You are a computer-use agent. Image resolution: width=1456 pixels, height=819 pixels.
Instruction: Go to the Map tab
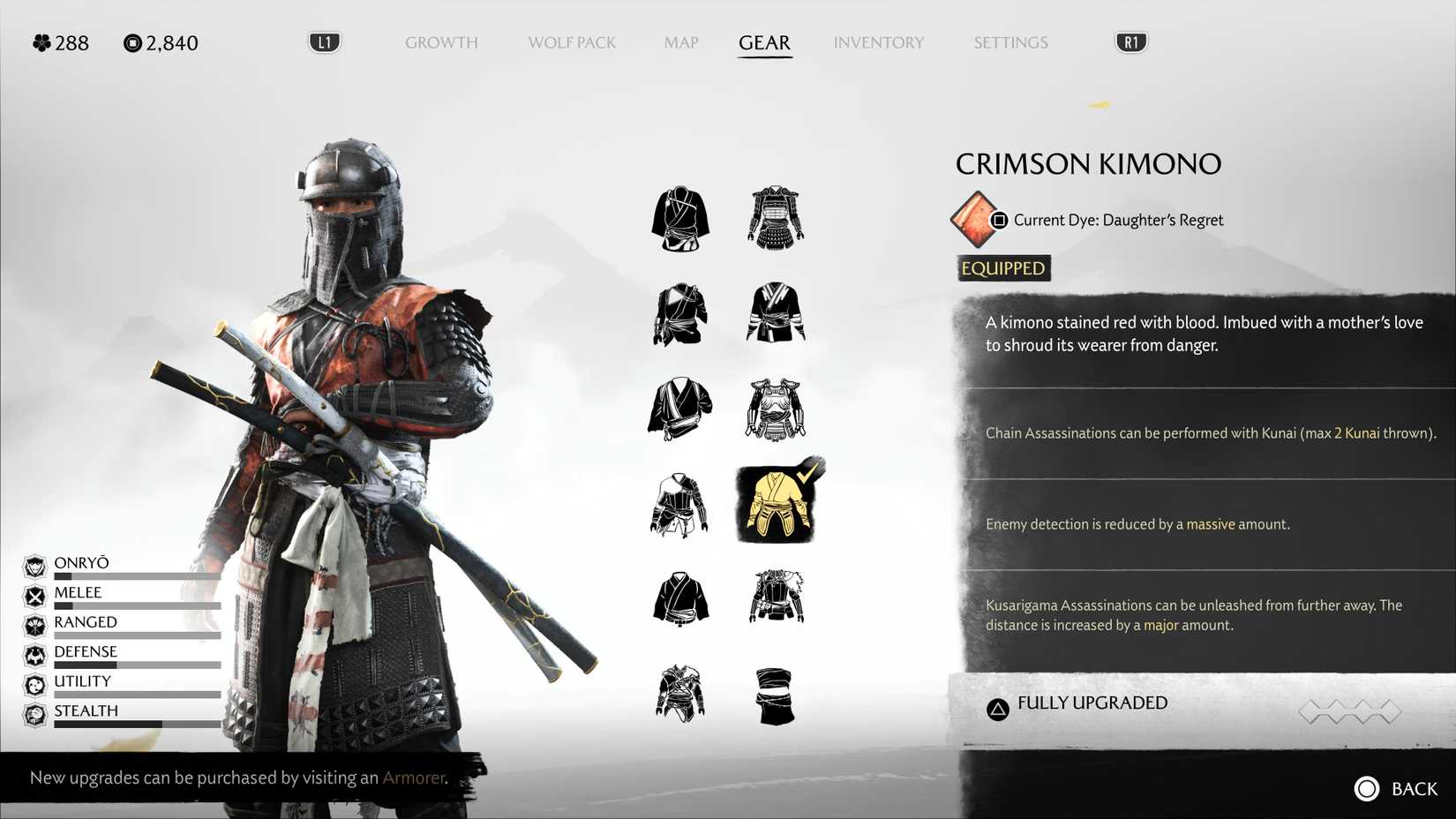[681, 42]
